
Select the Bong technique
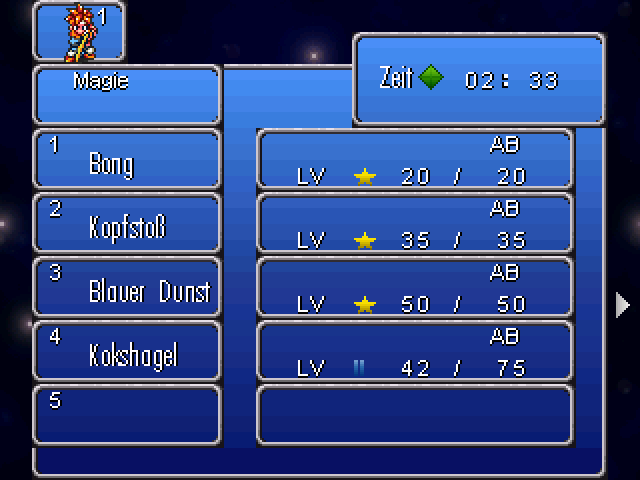point(127,160)
